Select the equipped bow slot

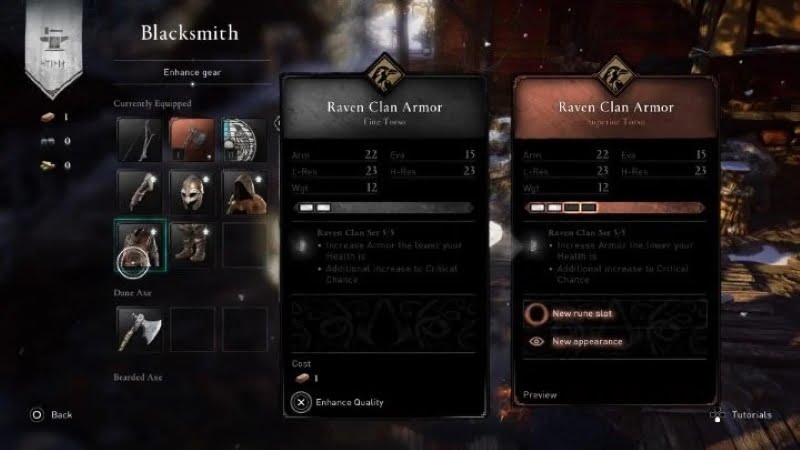click(x=139, y=139)
